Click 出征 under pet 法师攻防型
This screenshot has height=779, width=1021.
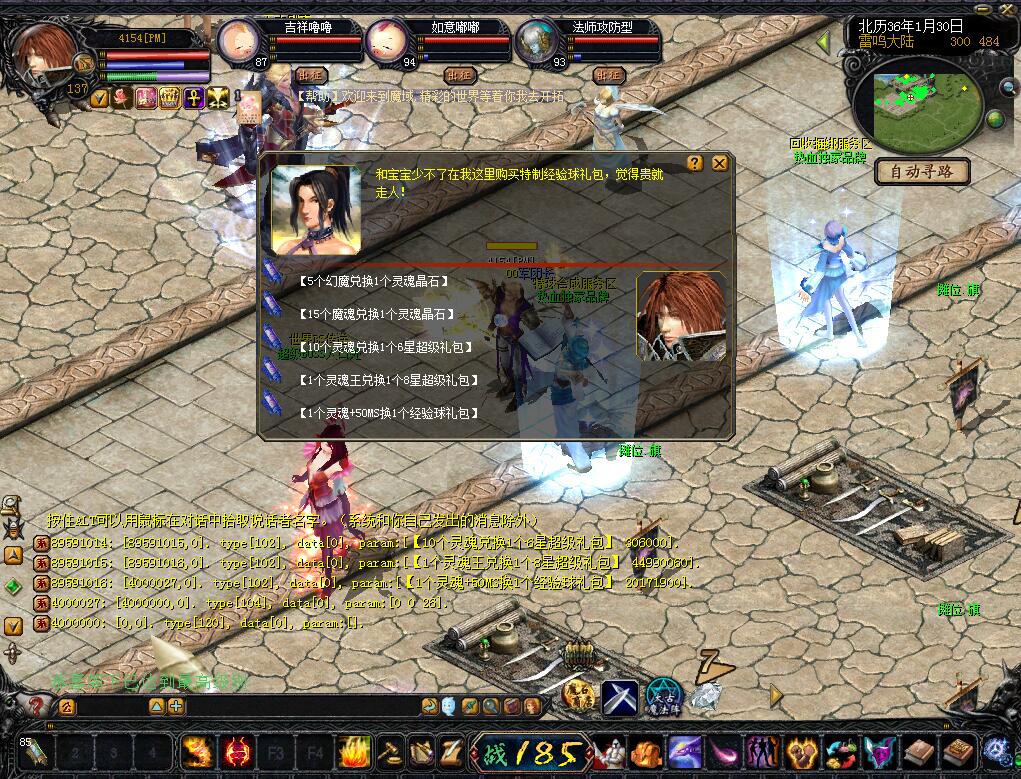click(608, 75)
